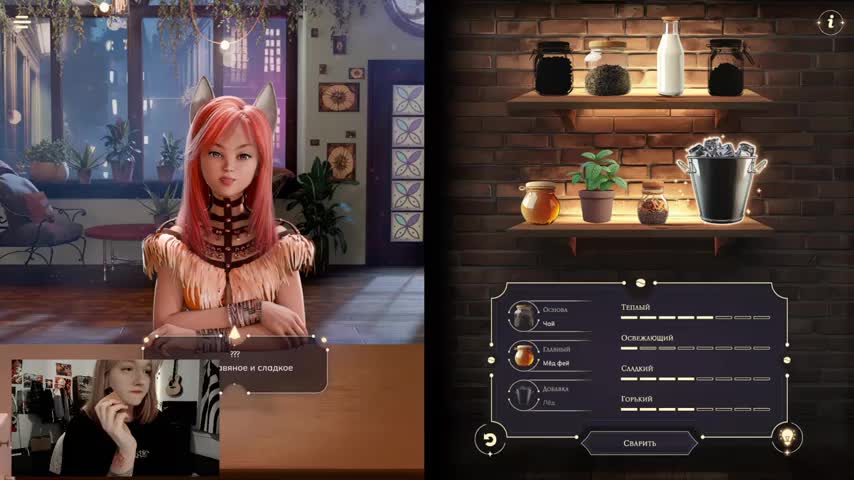Click the Сварить brew button

[639, 443]
